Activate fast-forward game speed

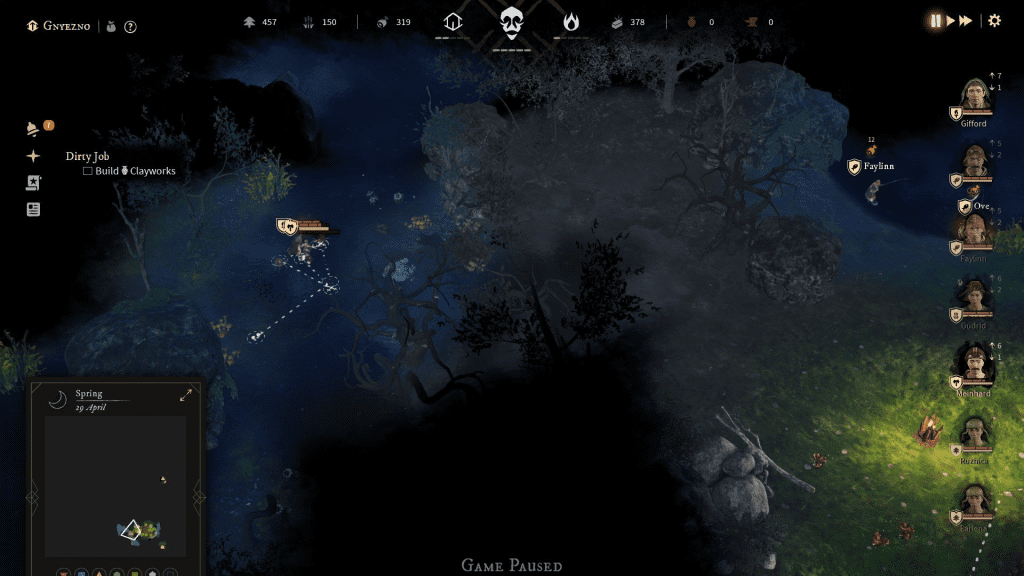point(966,21)
